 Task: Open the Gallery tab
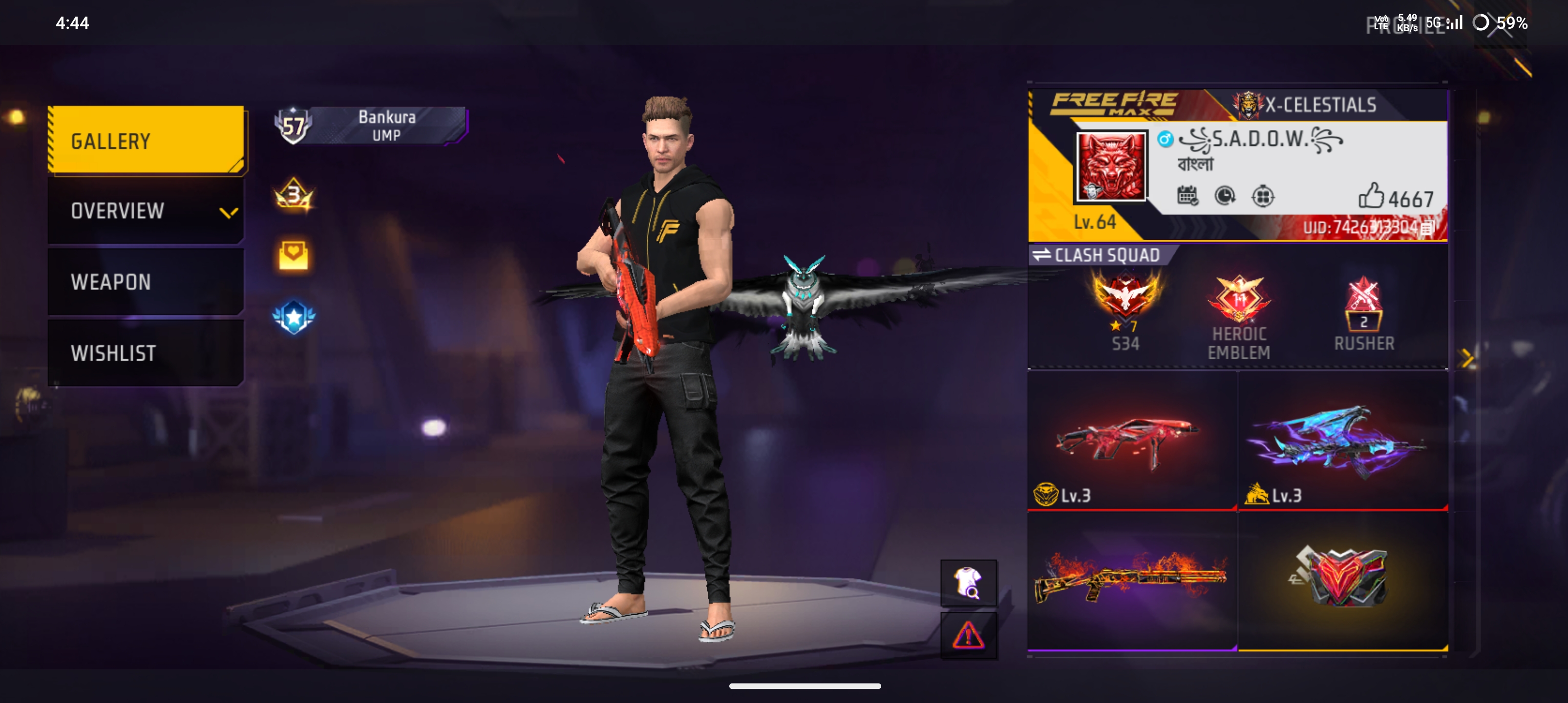pos(146,141)
